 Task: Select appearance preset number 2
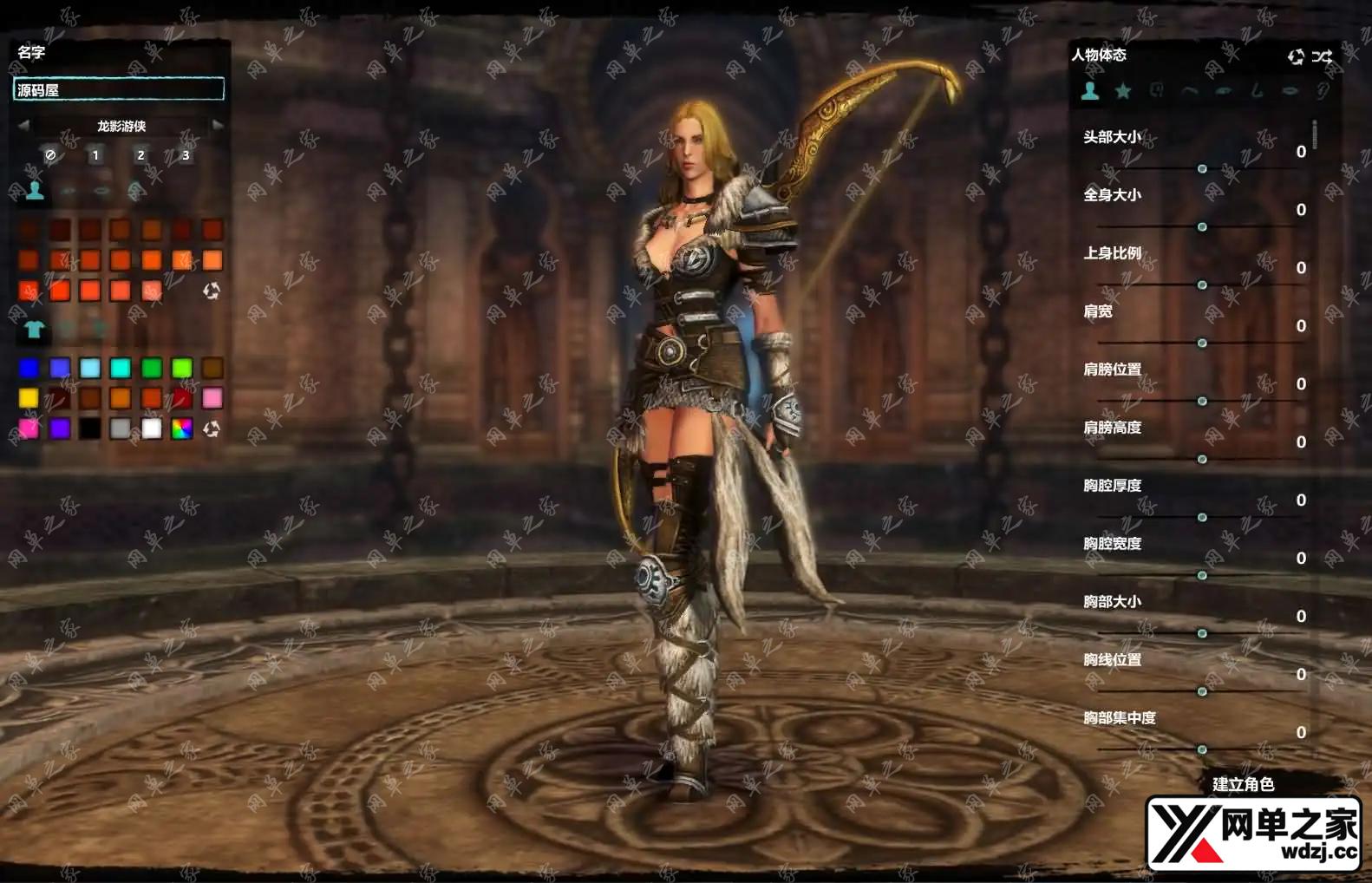pyautogui.click(x=140, y=155)
